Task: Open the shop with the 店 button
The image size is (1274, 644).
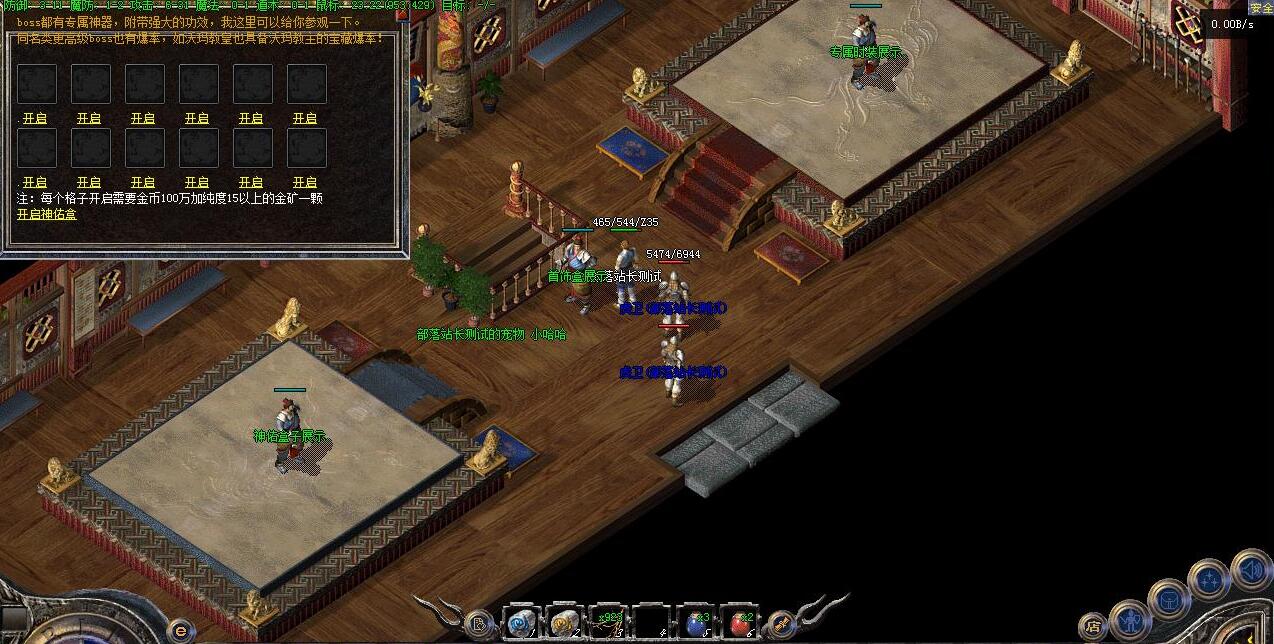Action: pyautogui.click(x=1093, y=627)
